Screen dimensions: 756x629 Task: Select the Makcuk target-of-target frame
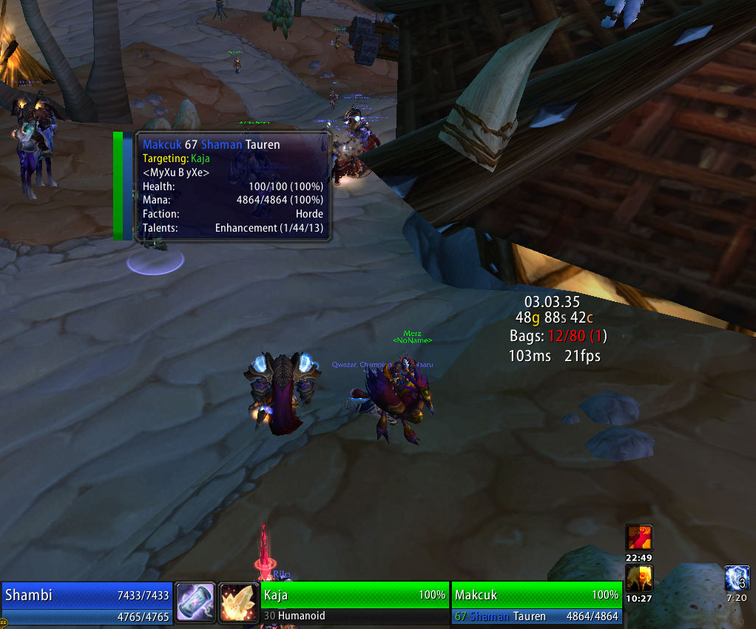pos(536,603)
